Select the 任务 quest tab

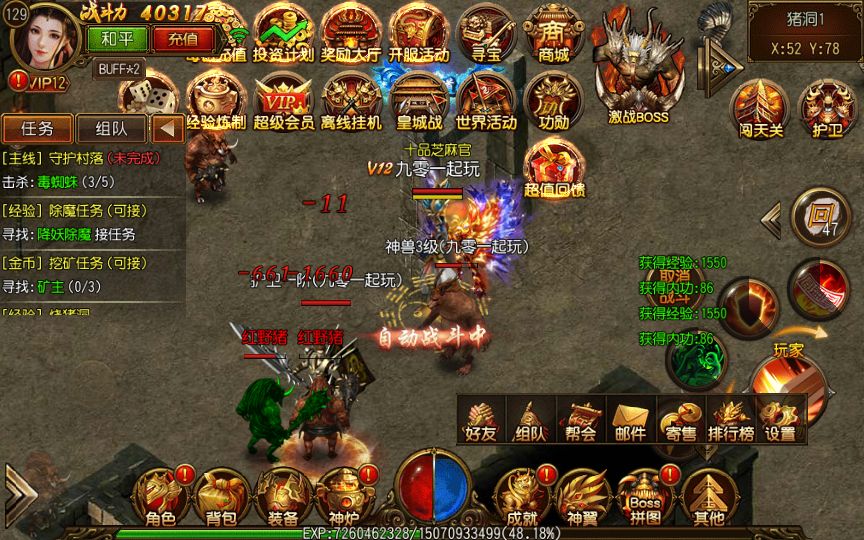click(x=37, y=128)
